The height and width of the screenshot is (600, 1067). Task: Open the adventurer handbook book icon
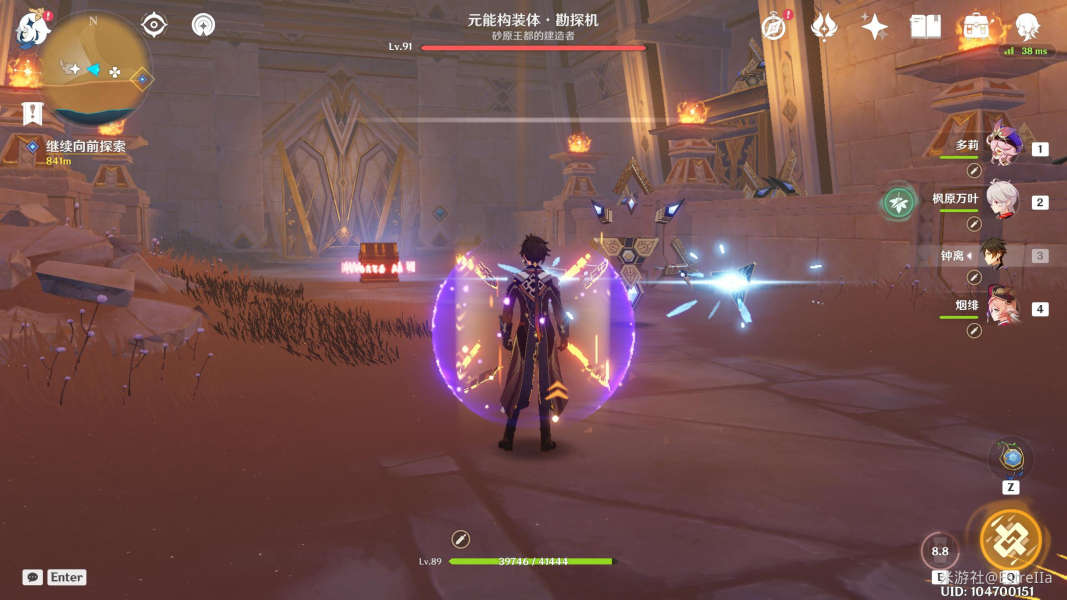[925, 26]
